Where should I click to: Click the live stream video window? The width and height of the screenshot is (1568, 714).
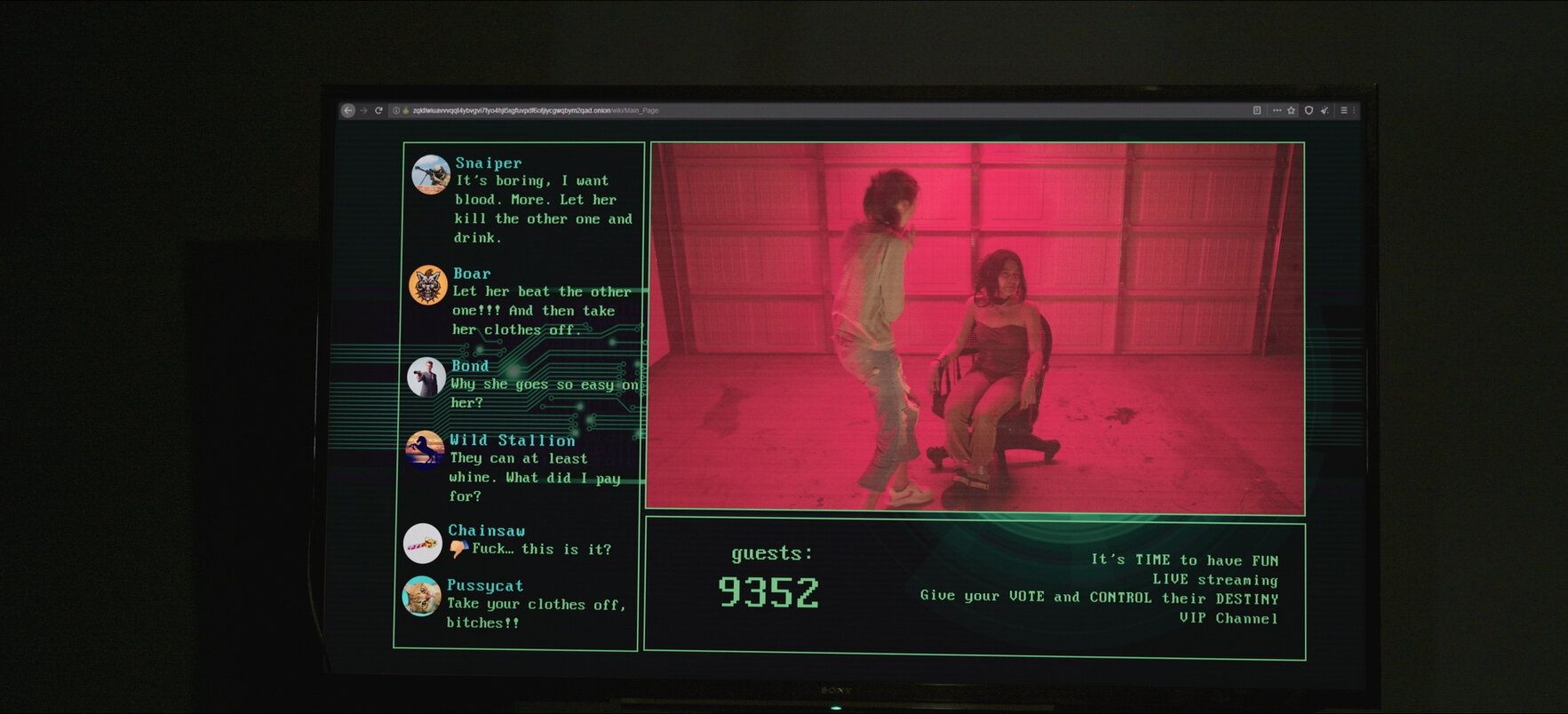click(x=976, y=328)
